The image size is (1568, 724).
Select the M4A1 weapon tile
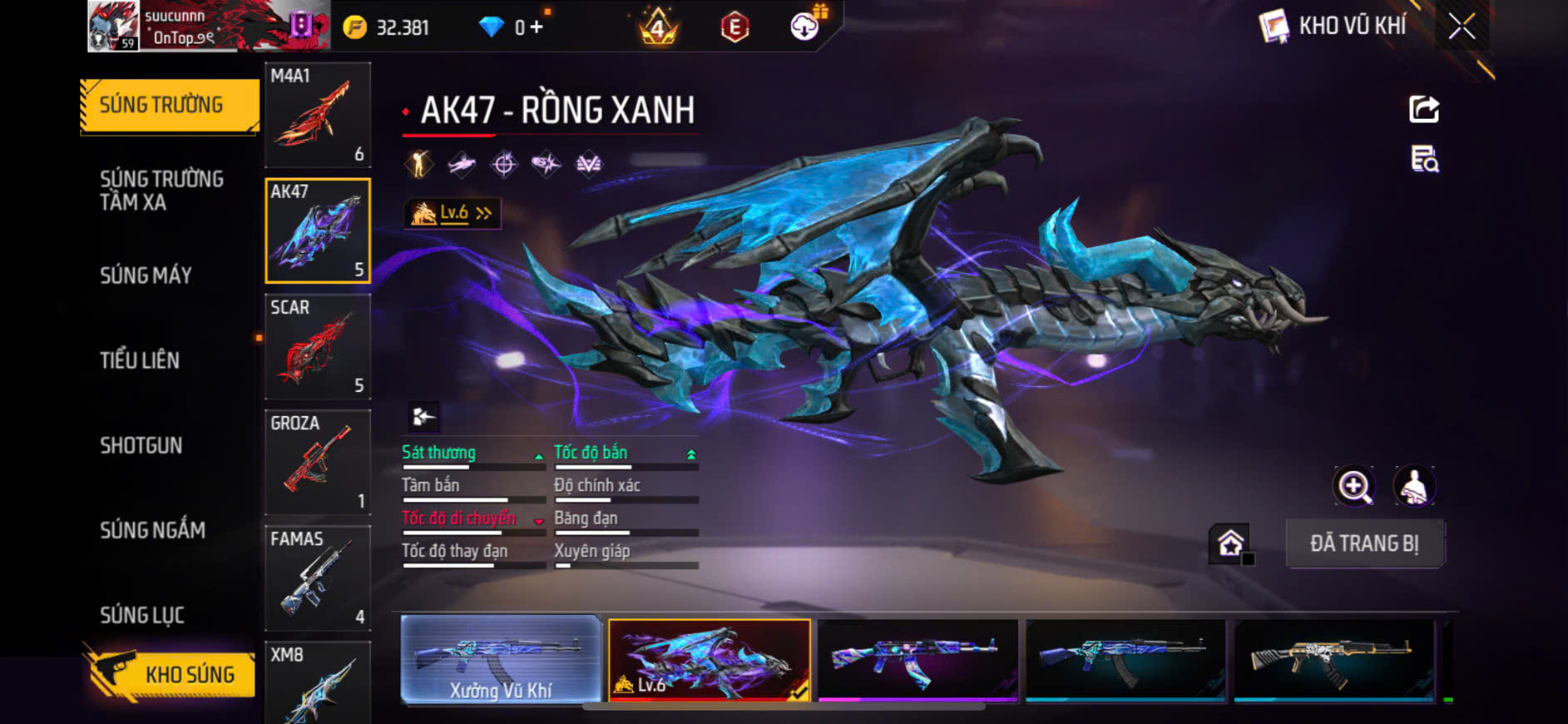pyautogui.click(x=318, y=115)
